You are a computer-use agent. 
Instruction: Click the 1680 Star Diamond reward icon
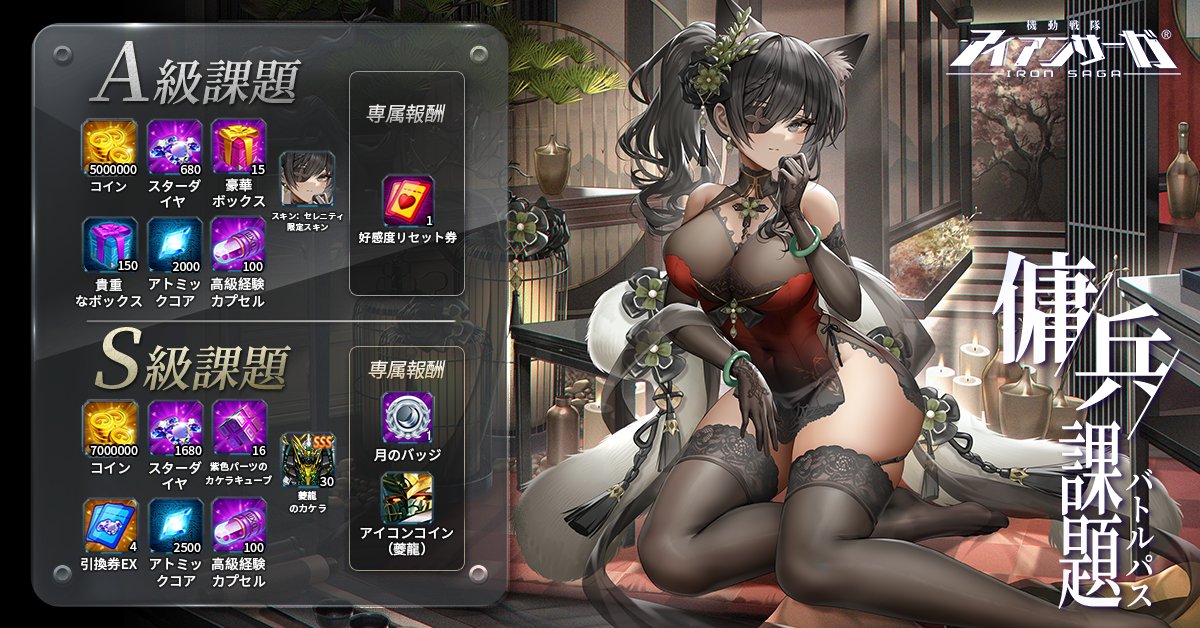click(175, 427)
